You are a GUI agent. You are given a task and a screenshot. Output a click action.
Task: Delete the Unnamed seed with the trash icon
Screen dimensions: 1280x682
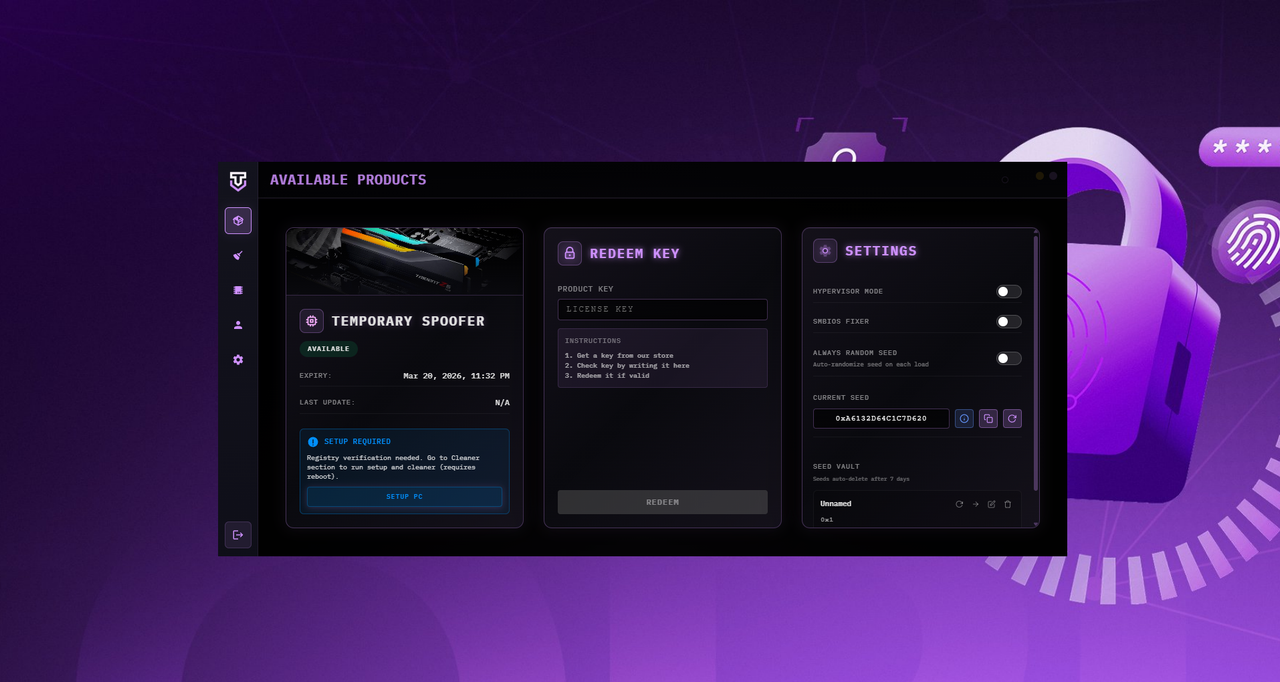(x=1008, y=504)
